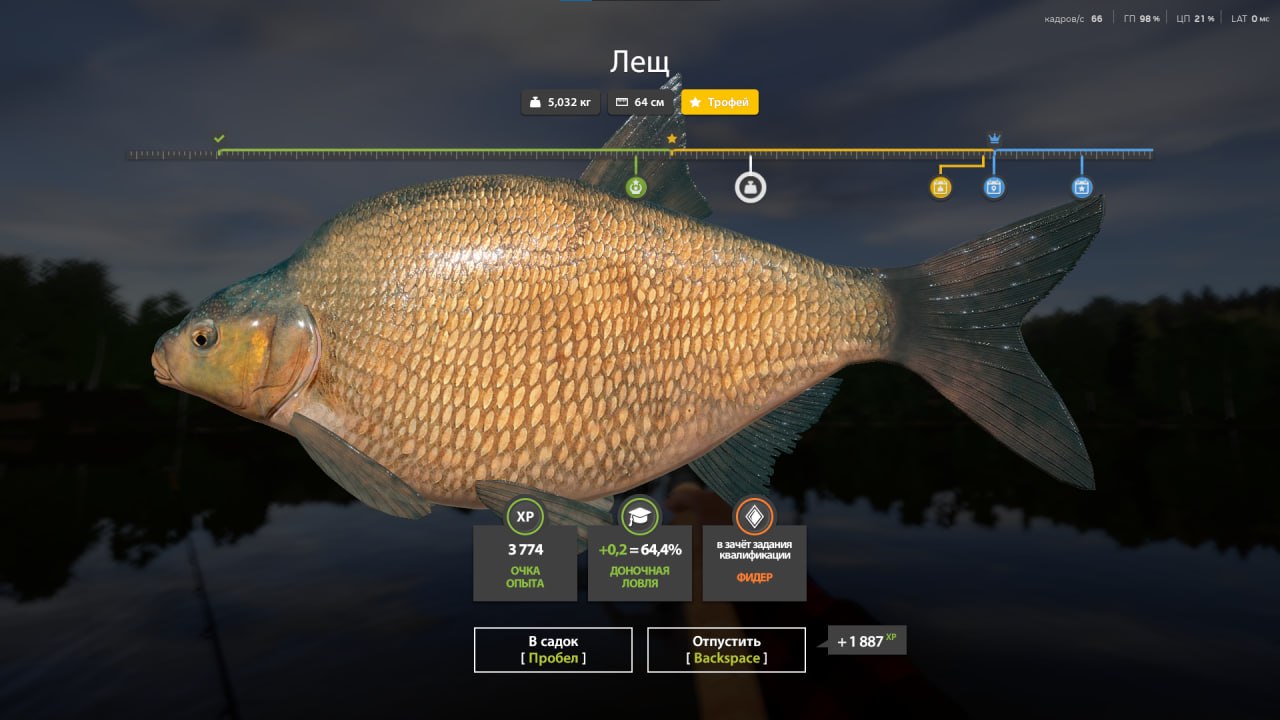
Task: Select the green circular marker on the scale
Action: [636, 187]
